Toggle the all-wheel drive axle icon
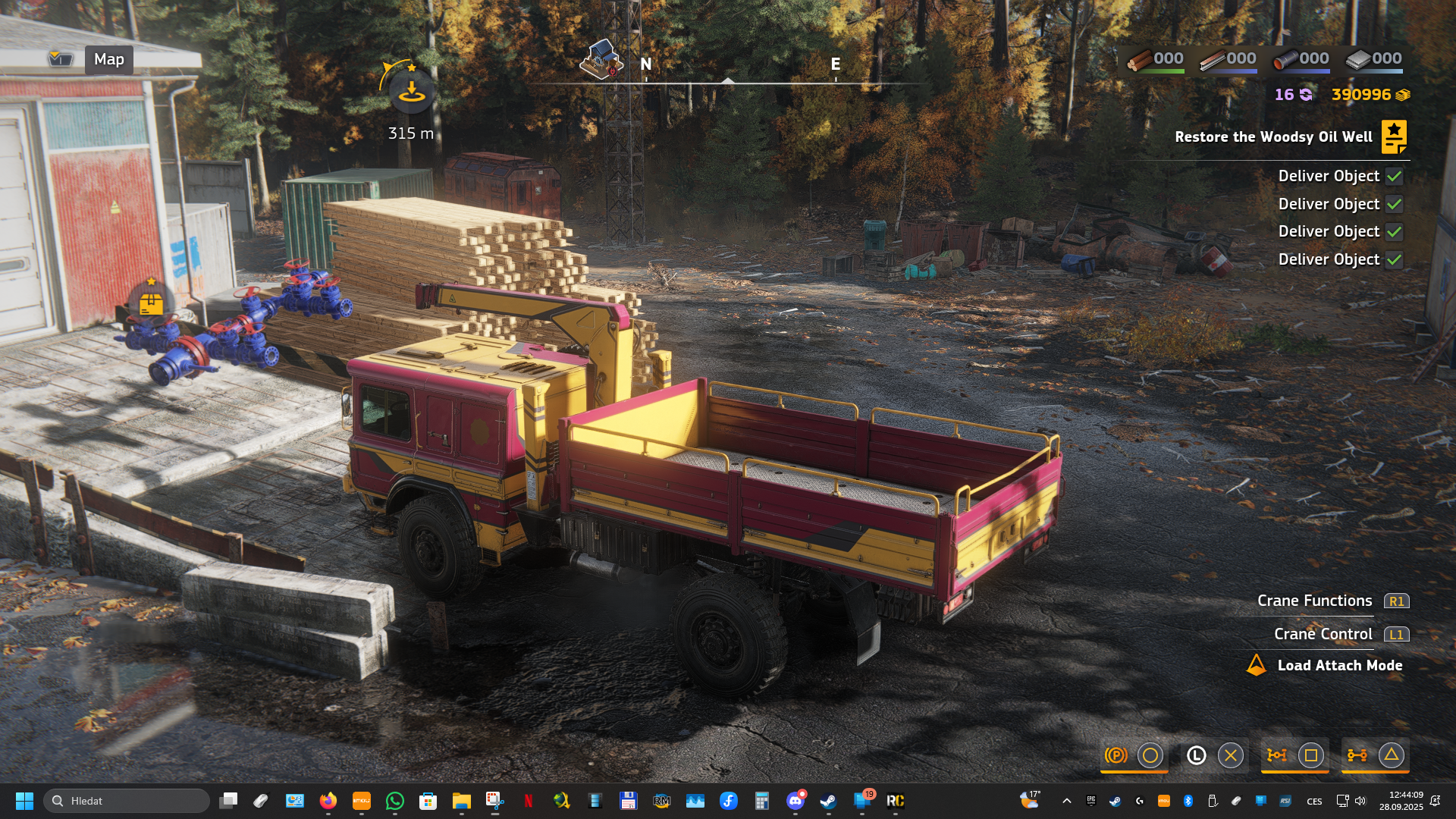Screen dimensions: 1456x819 click(1357, 755)
